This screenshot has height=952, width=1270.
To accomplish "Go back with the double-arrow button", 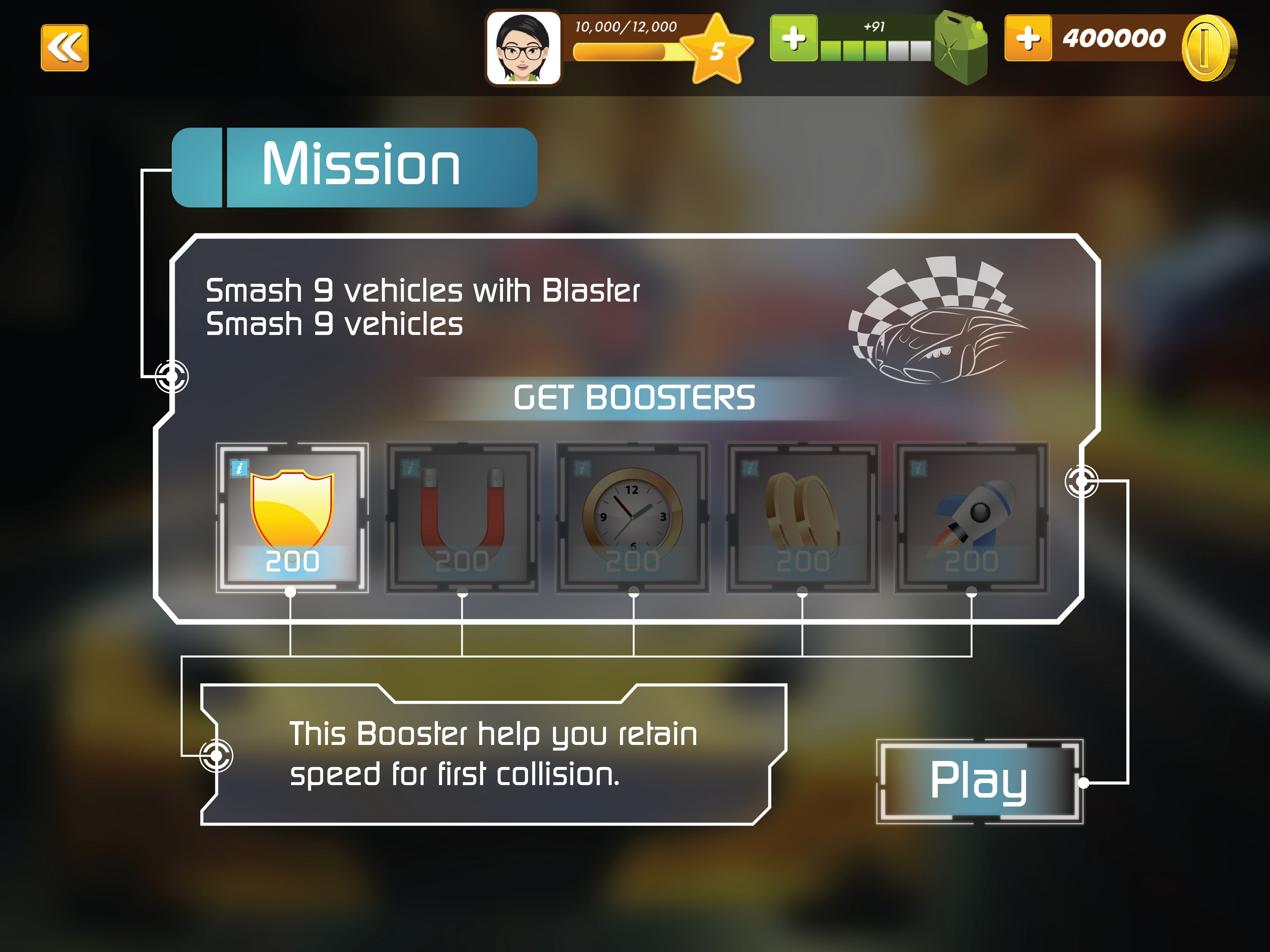I will coord(65,48).
